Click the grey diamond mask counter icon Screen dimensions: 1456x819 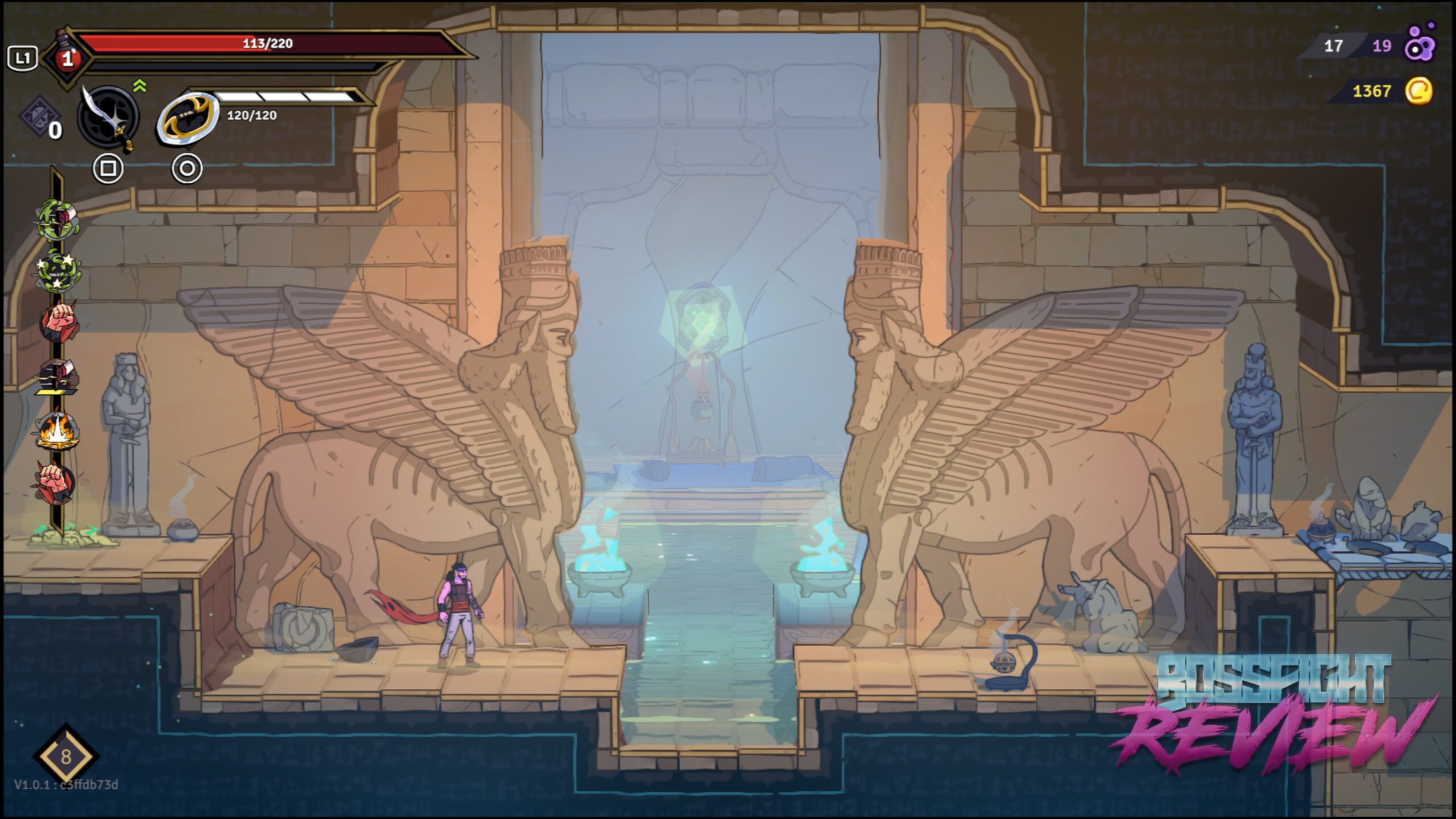(x=39, y=117)
